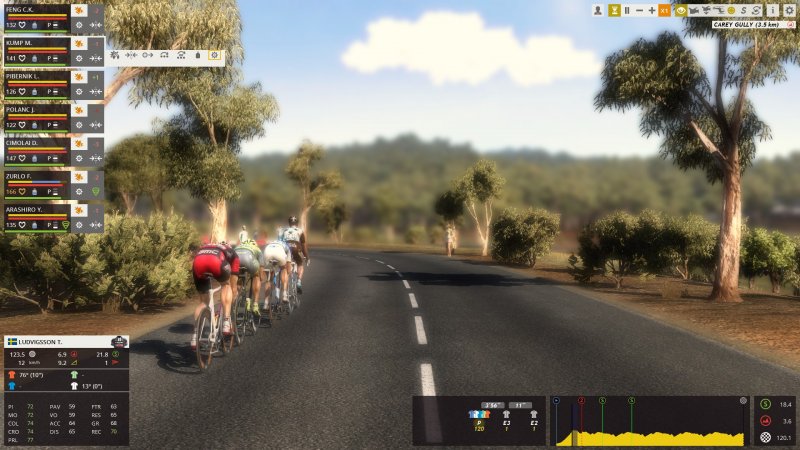Choose rider Pibernik L. in the roster
Screen dimensions: 800x450
(x=30, y=76)
